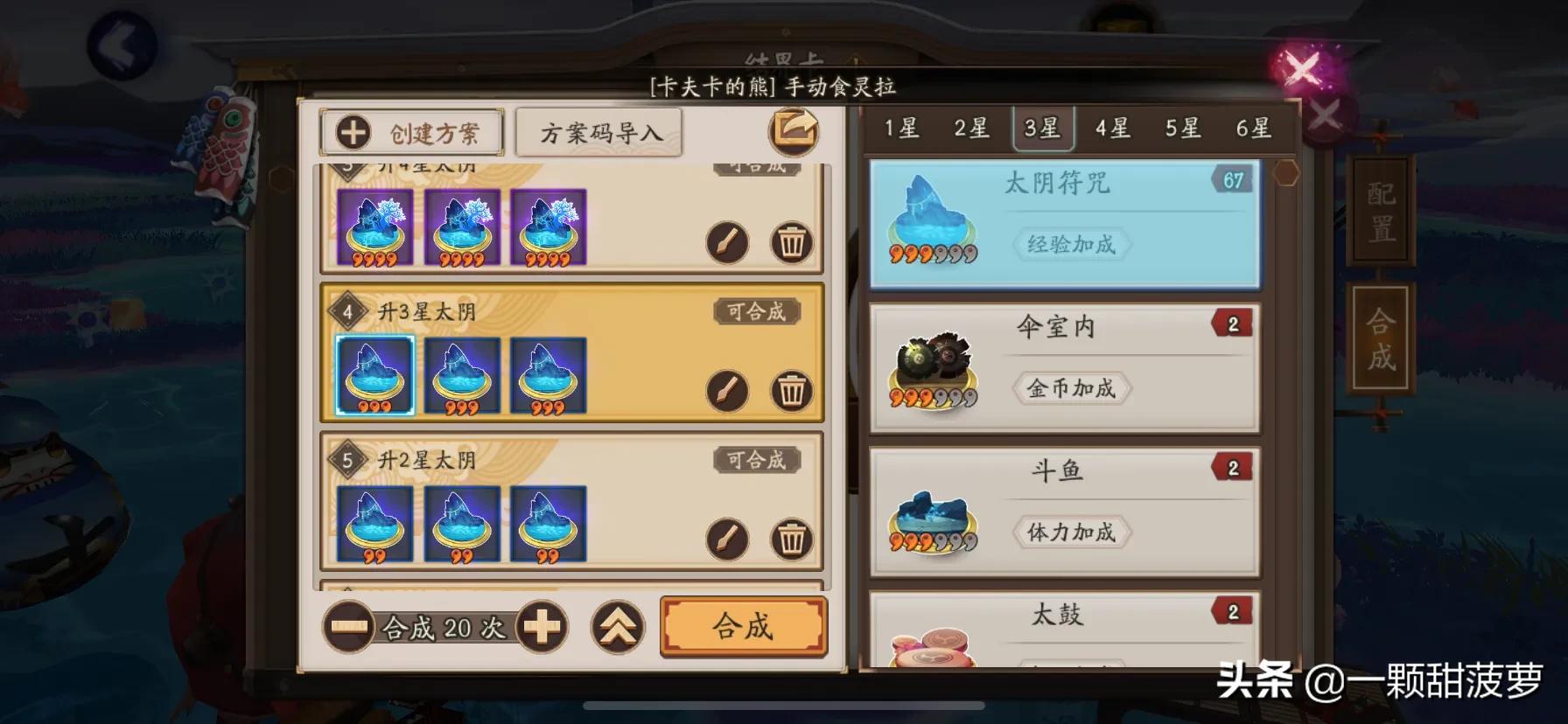Click the share icon next to 方案码导入
The width and height of the screenshot is (1568, 724).
(x=793, y=129)
